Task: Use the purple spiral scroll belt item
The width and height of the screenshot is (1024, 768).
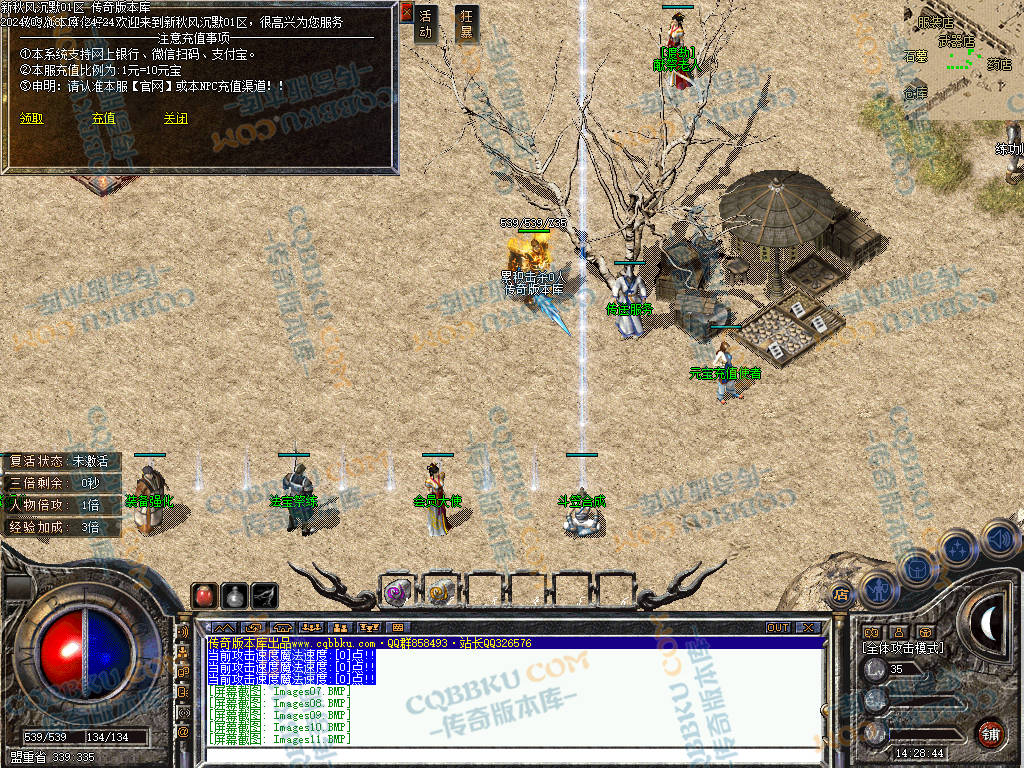Action: click(396, 592)
